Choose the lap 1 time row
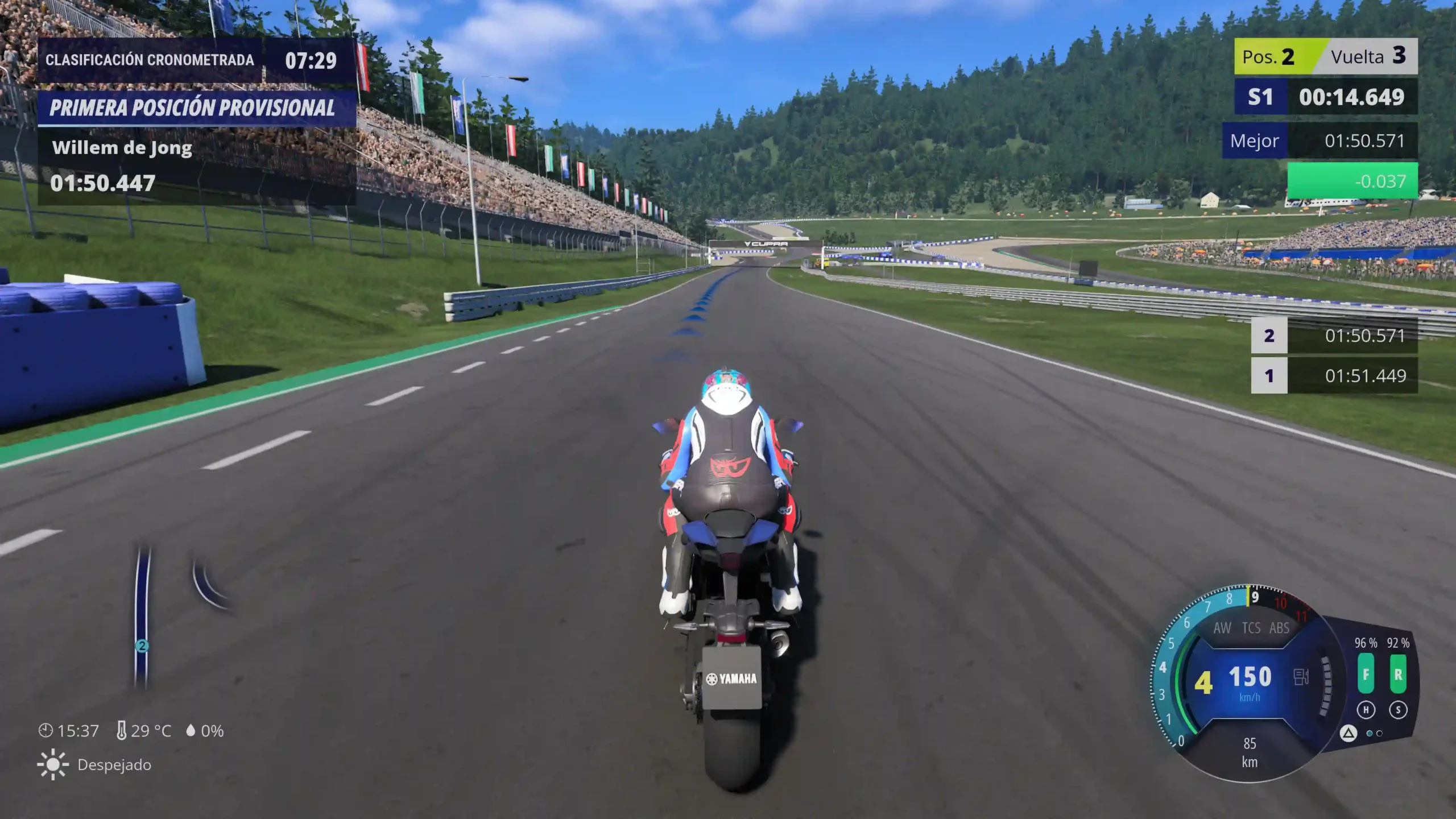 (x=1334, y=375)
